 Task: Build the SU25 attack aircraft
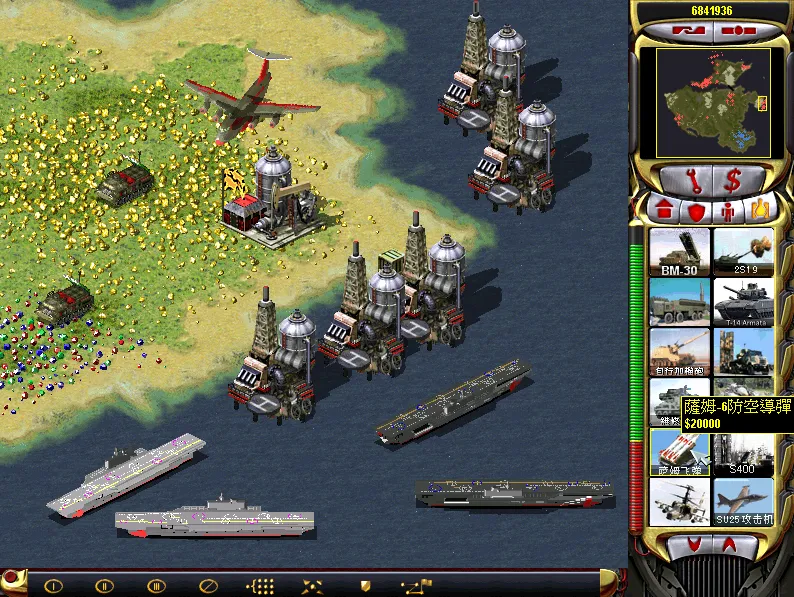tap(744, 502)
